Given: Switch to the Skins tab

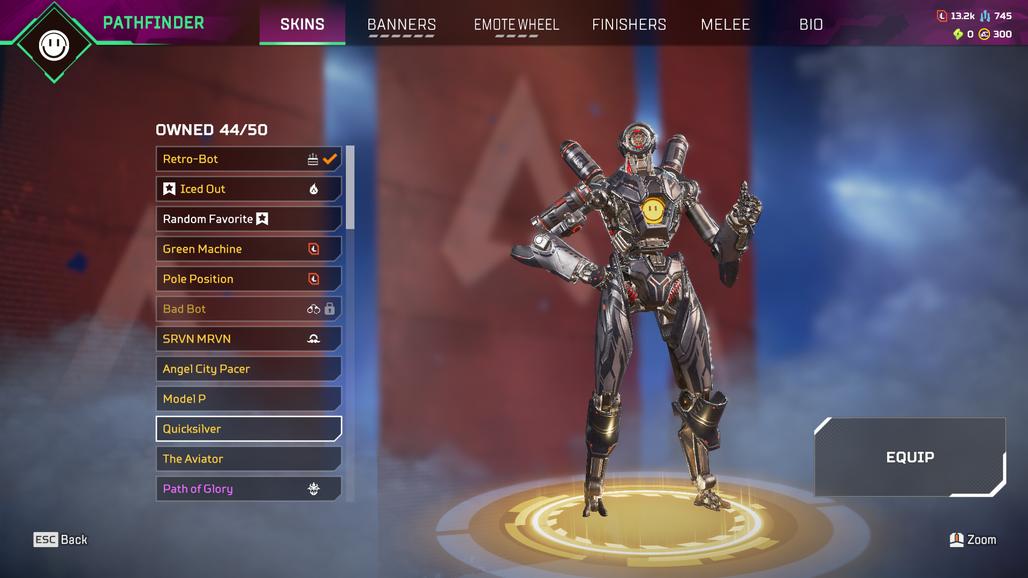Looking at the screenshot, I should [x=302, y=24].
